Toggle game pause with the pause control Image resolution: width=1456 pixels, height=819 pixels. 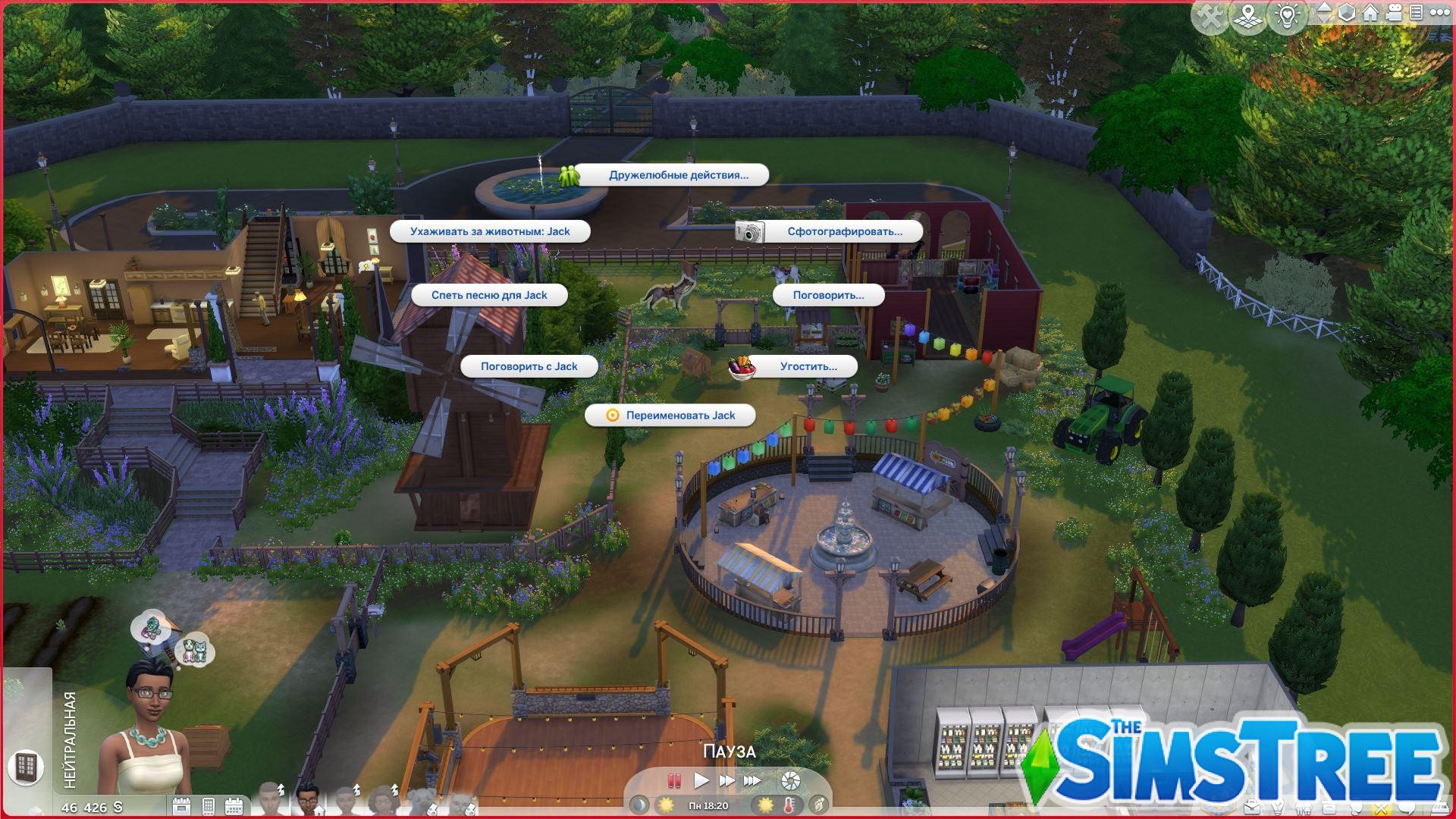pos(674,780)
